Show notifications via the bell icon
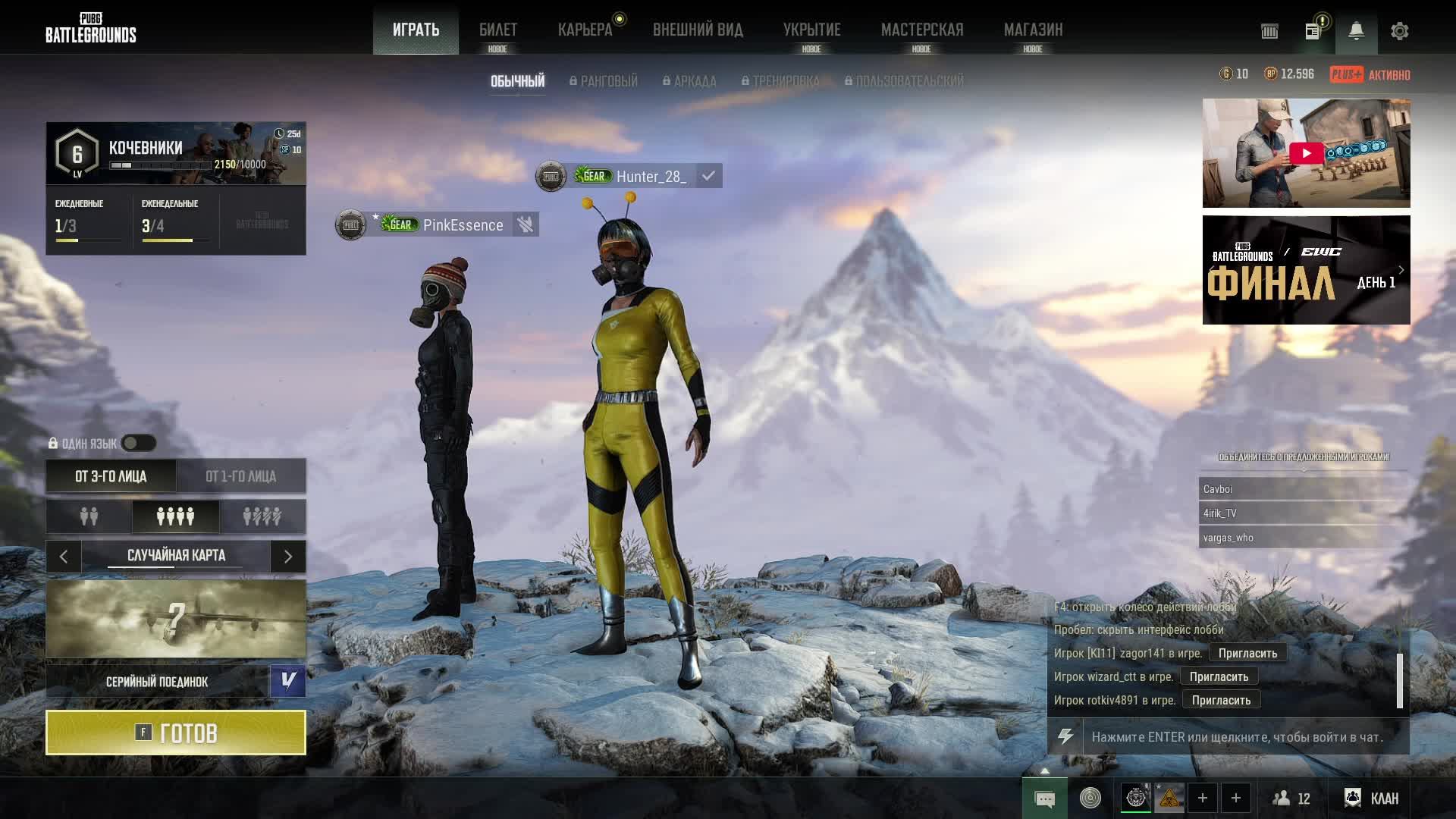Viewport: 1456px width, 819px height. click(x=1356, y=31)
